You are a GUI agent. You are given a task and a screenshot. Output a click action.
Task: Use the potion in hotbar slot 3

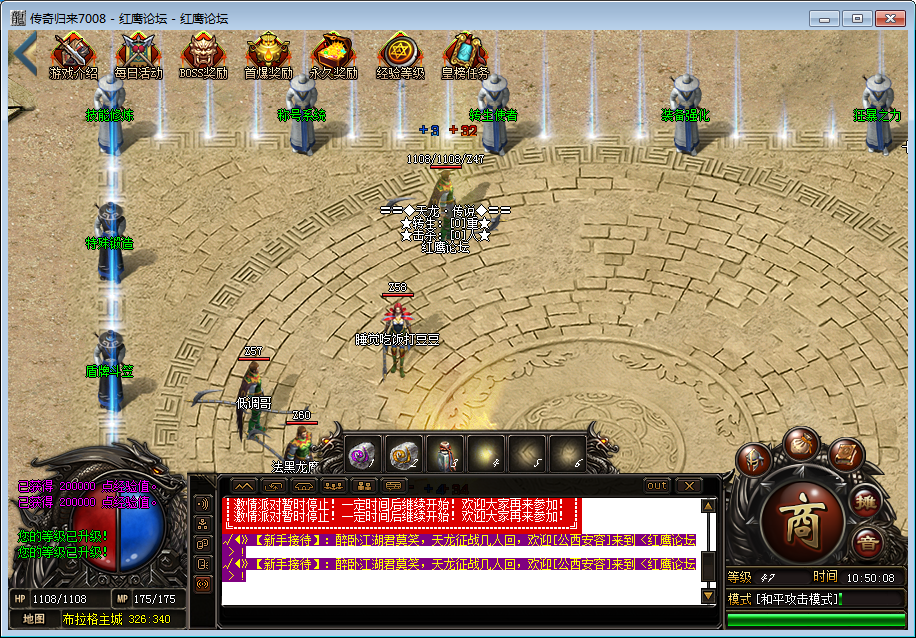444,454
